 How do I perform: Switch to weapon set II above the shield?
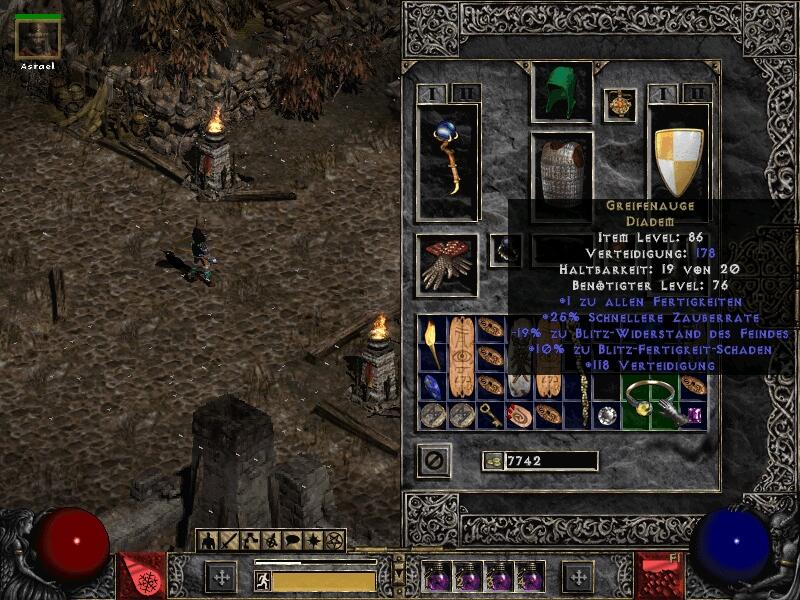pyautogui.click(x=696, y=93)
